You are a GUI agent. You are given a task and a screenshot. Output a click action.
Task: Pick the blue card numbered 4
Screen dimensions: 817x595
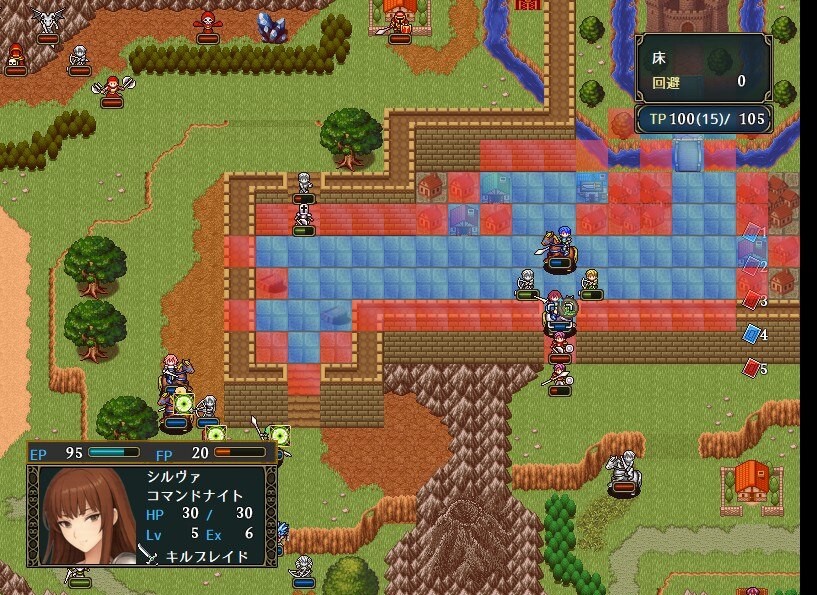[752, 333]
